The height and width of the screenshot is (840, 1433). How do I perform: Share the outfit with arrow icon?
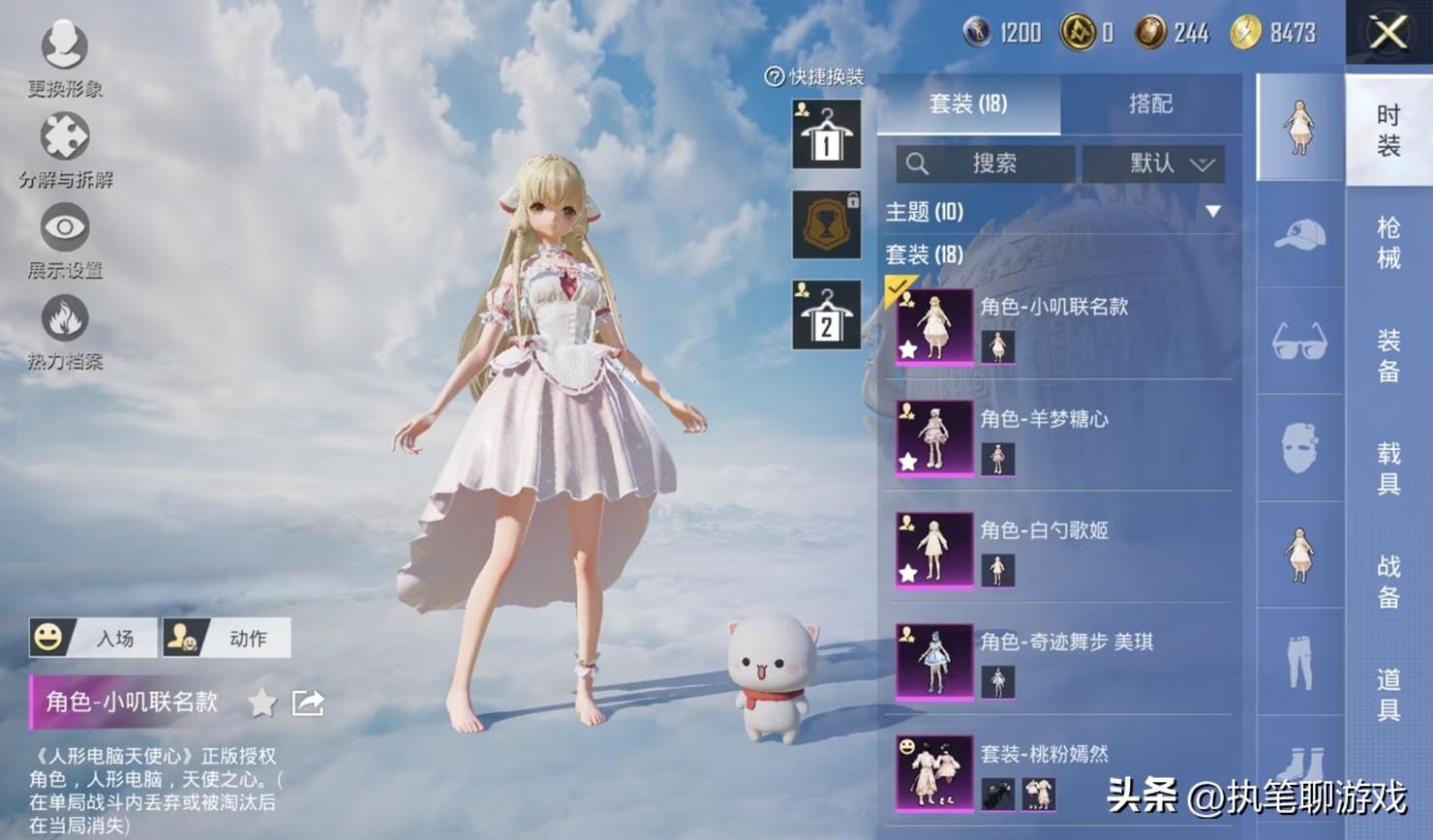click(308, 703)
